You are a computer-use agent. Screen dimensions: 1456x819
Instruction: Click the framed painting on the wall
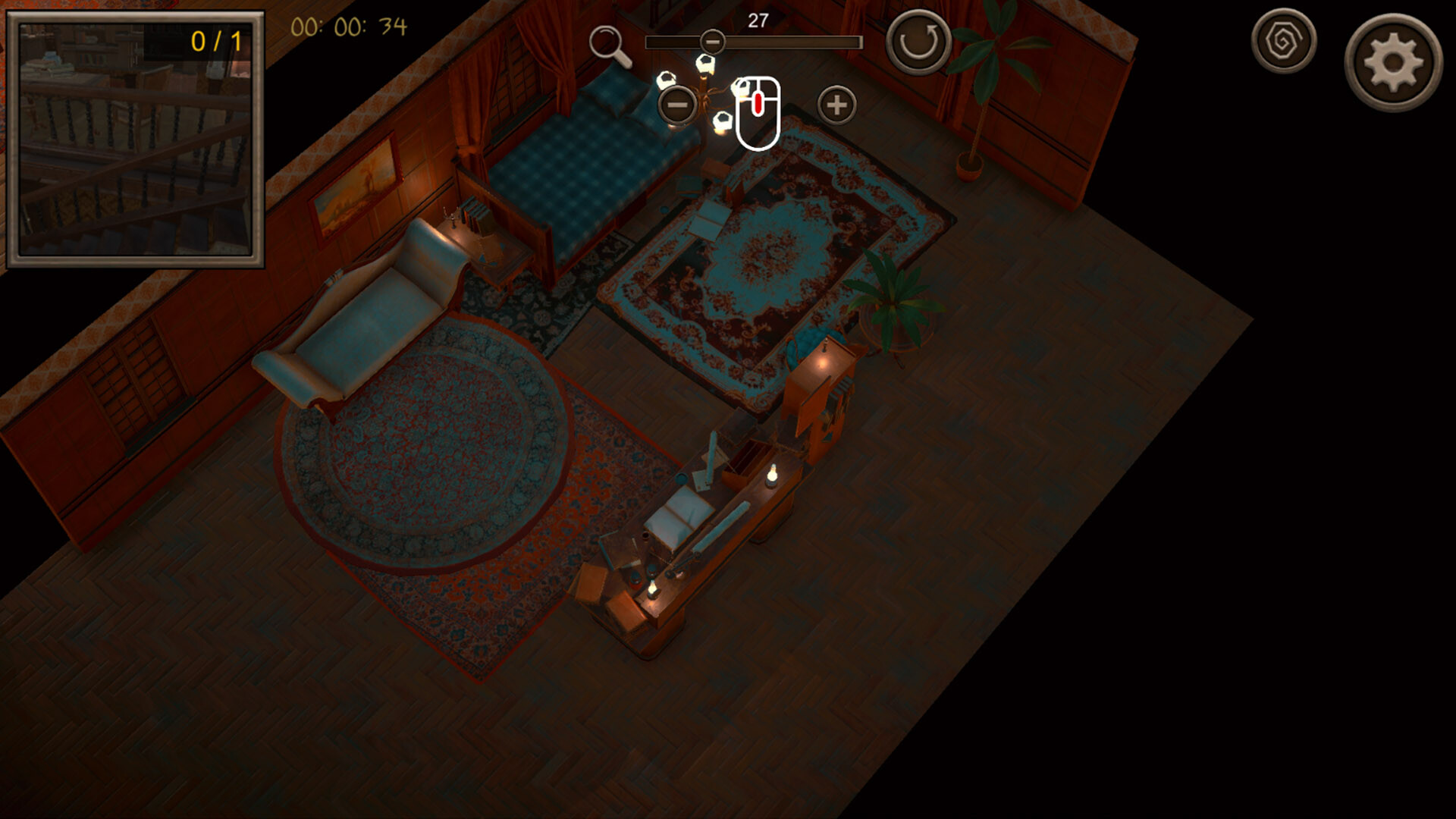pos(354,190)
